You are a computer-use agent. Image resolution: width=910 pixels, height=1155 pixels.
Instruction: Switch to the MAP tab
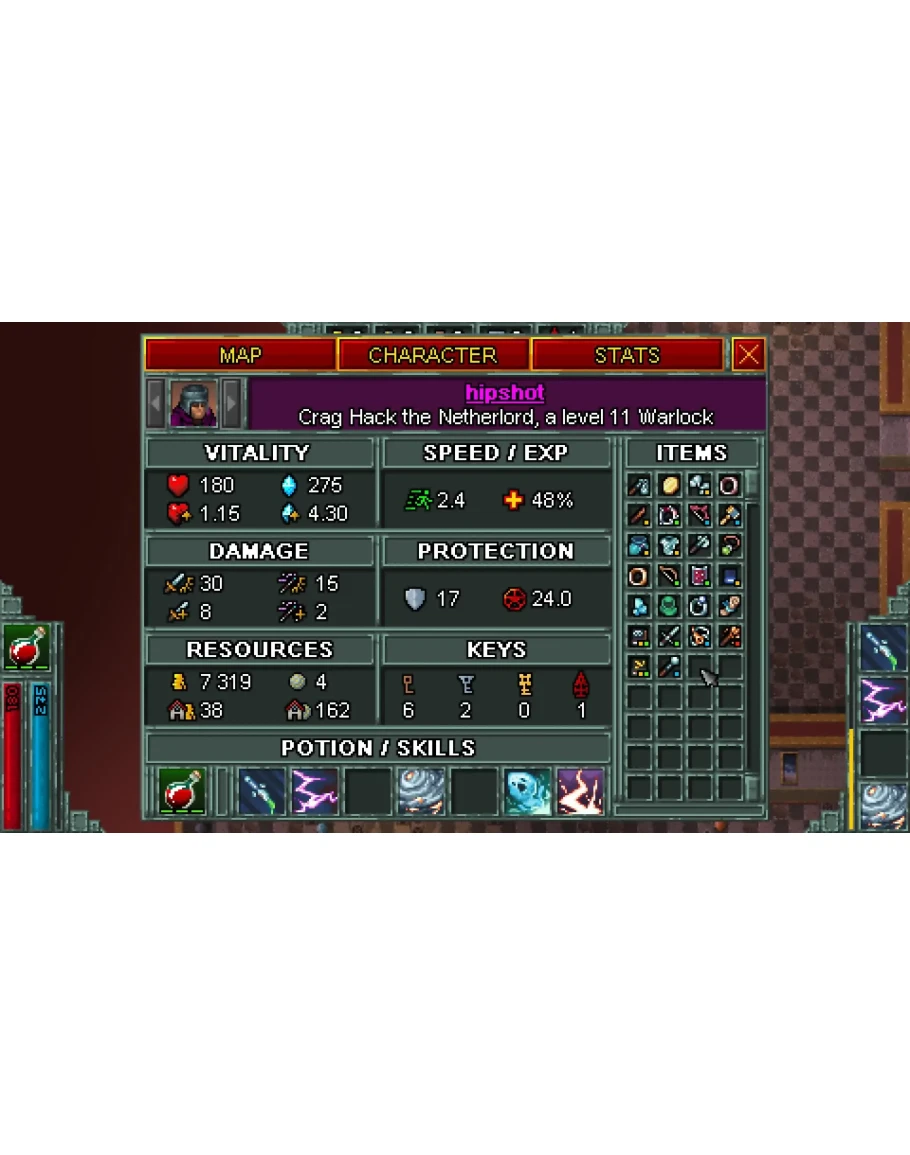(240, 355)
